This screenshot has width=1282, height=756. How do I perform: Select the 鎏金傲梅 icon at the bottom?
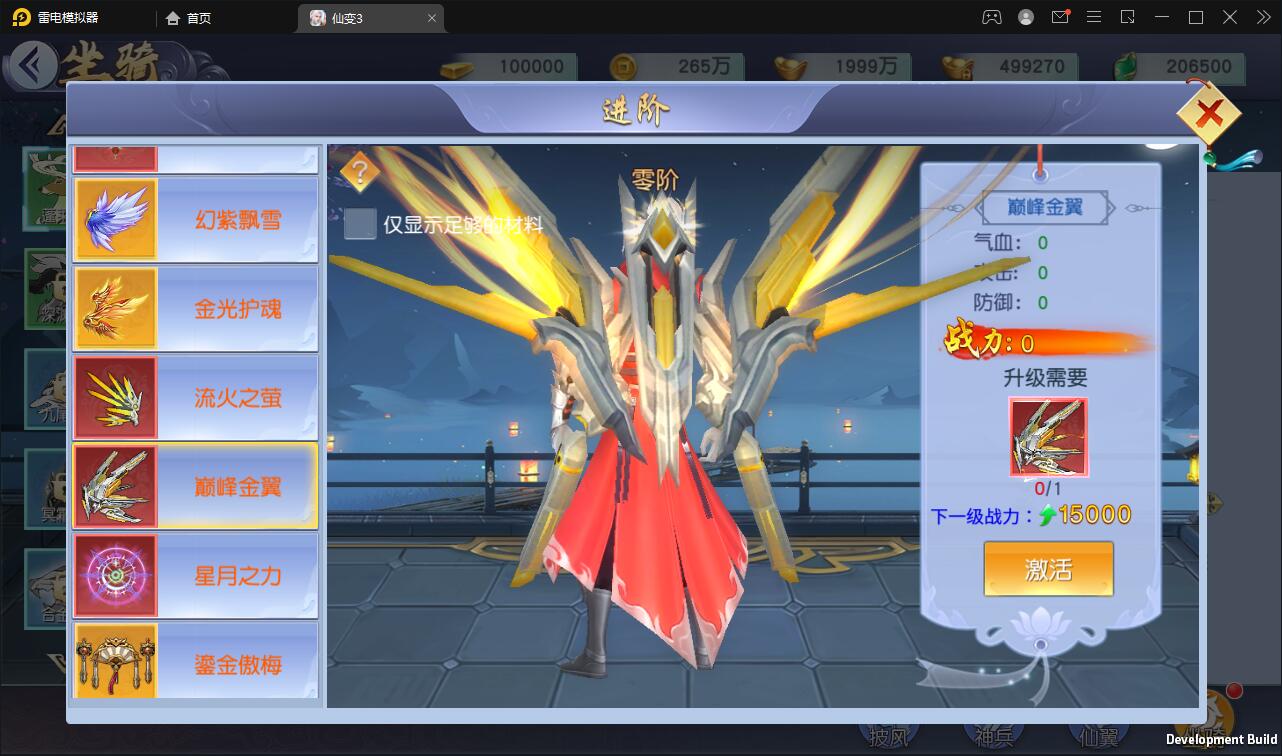pos(115,661)
